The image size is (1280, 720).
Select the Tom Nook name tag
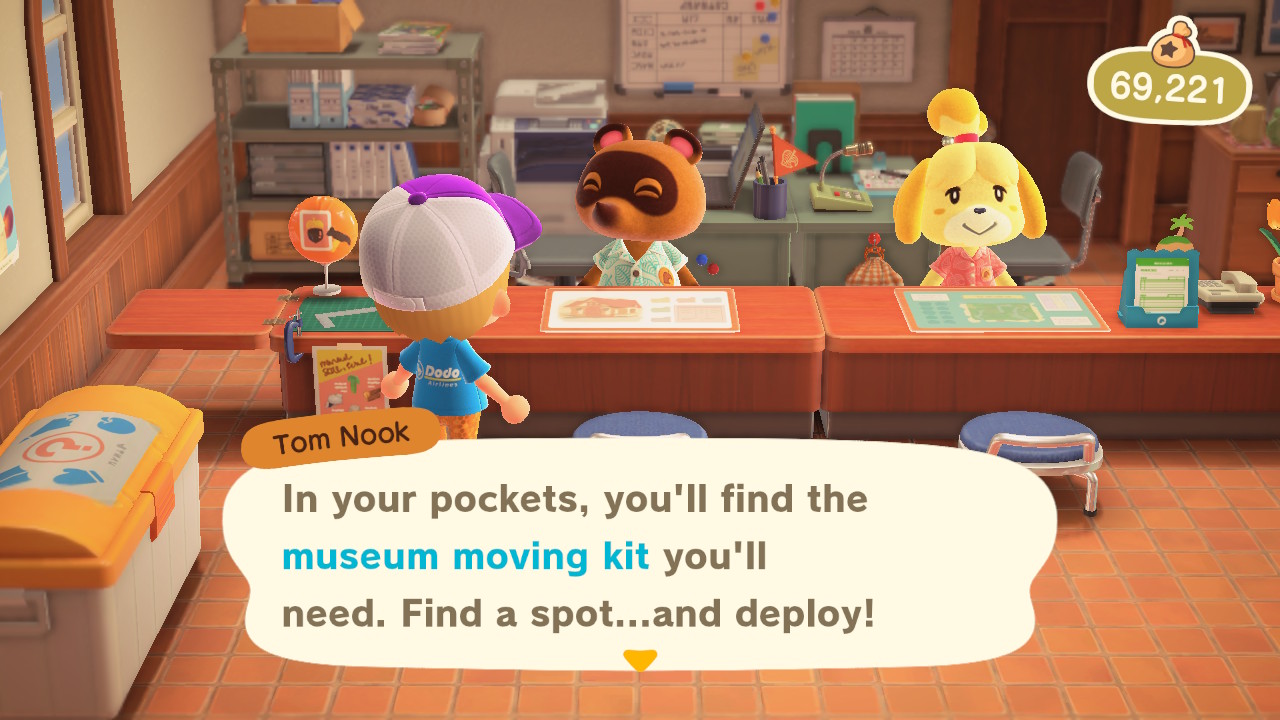340,434
